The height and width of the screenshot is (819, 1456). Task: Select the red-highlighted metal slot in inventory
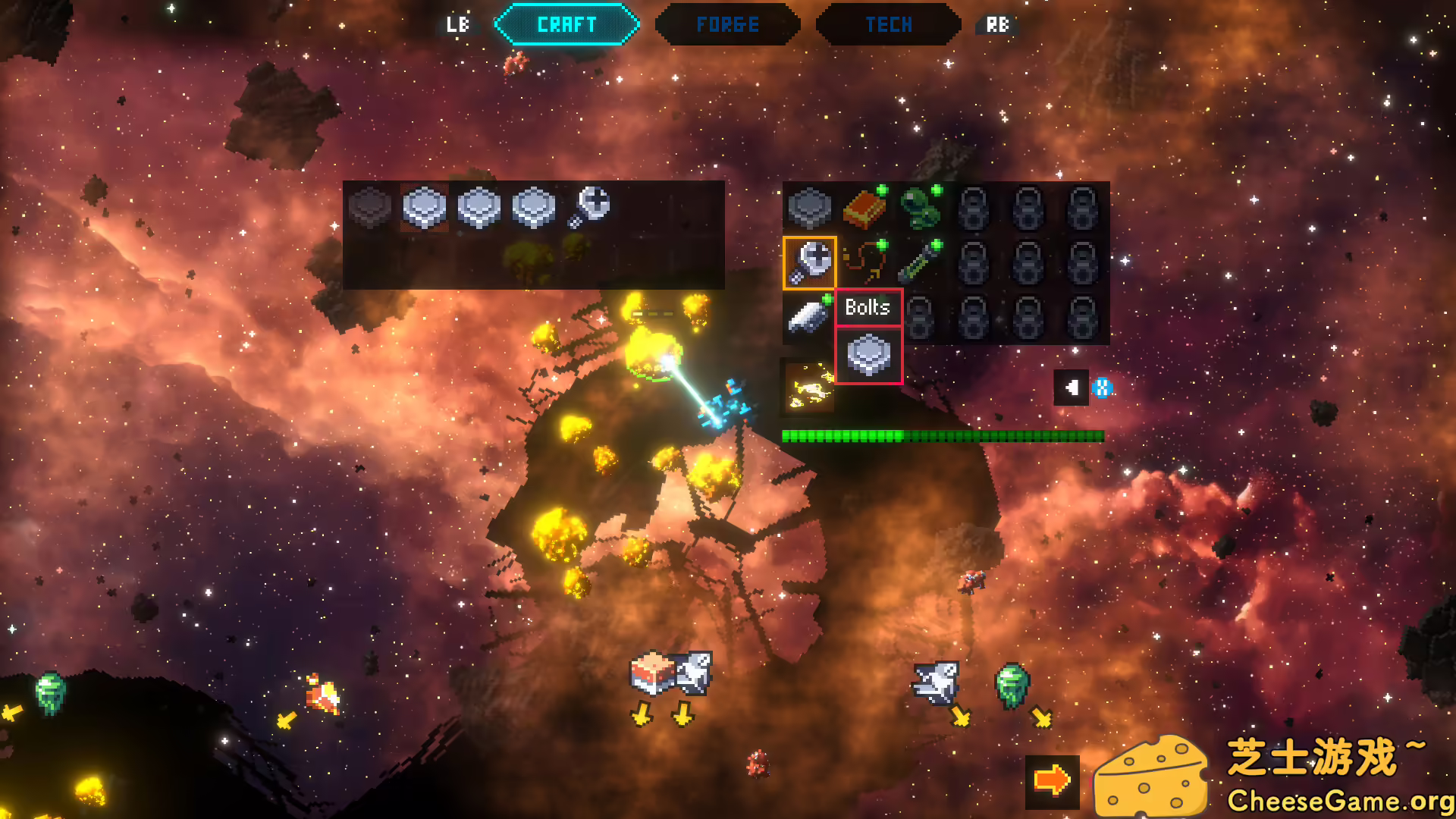[x=424, y=206]
